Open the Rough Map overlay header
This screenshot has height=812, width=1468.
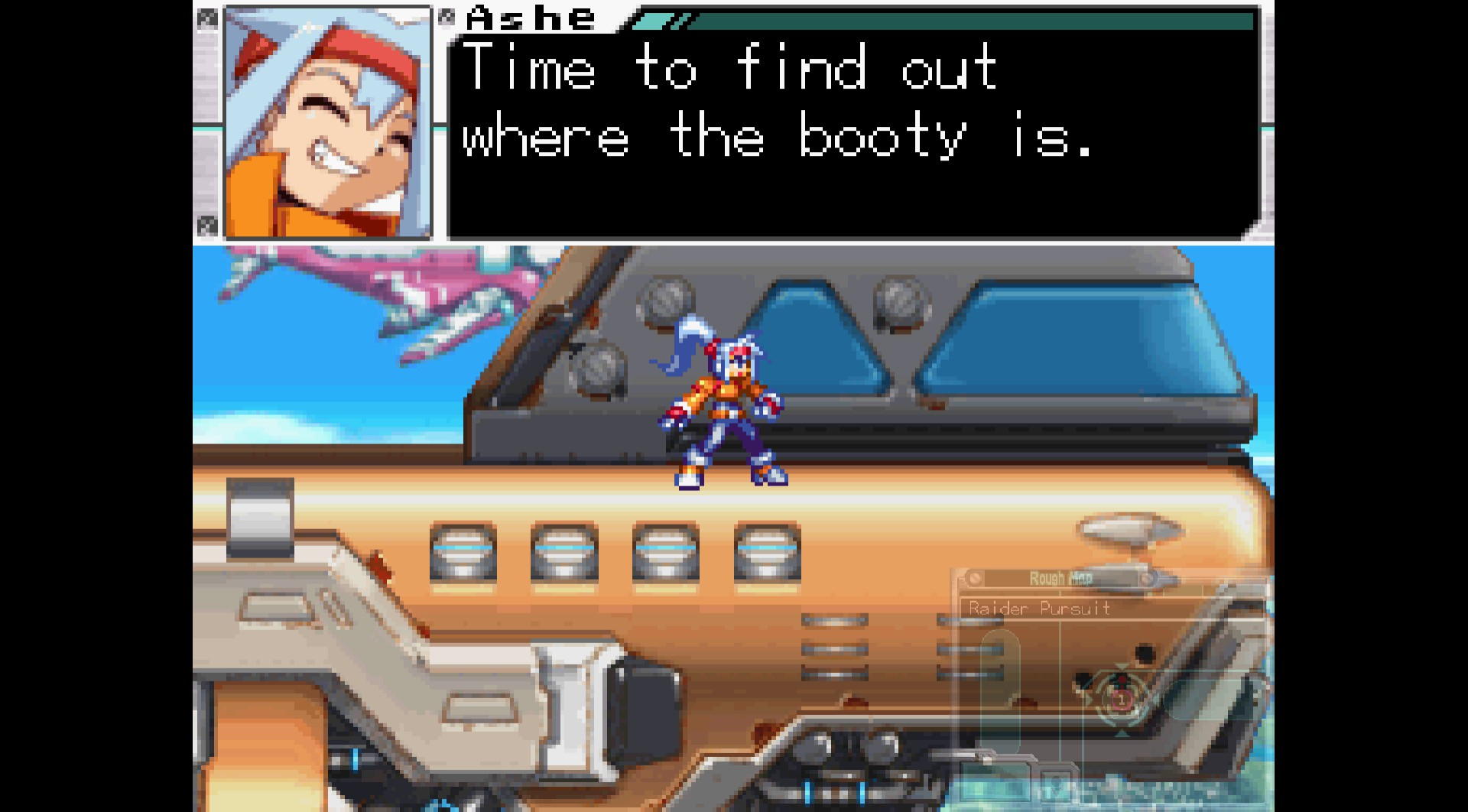click(x=1060, y=579)
